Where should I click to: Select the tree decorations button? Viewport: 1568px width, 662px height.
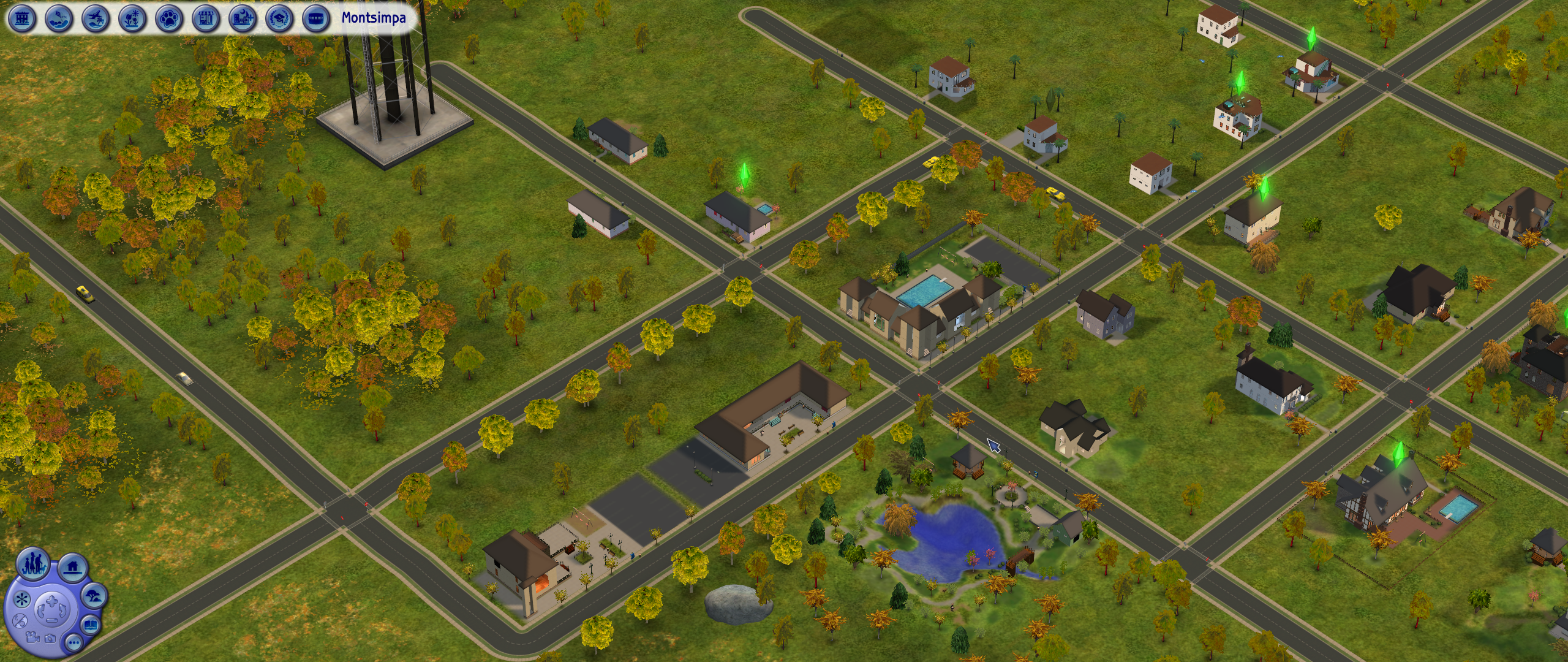pos(94,595)
